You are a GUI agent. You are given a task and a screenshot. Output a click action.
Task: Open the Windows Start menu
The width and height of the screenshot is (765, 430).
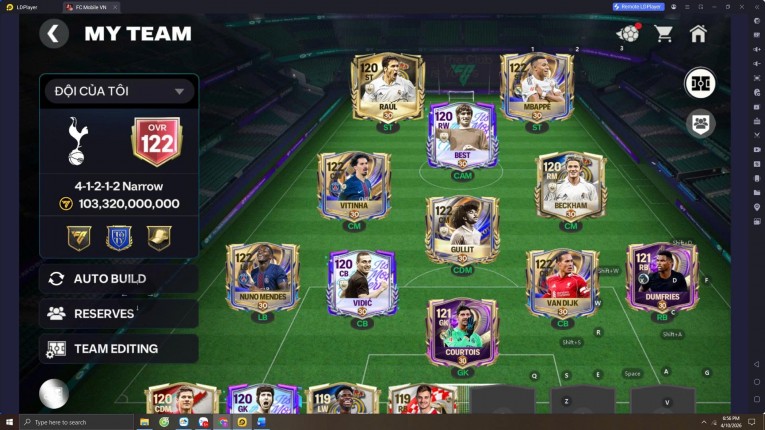point(9,422)
